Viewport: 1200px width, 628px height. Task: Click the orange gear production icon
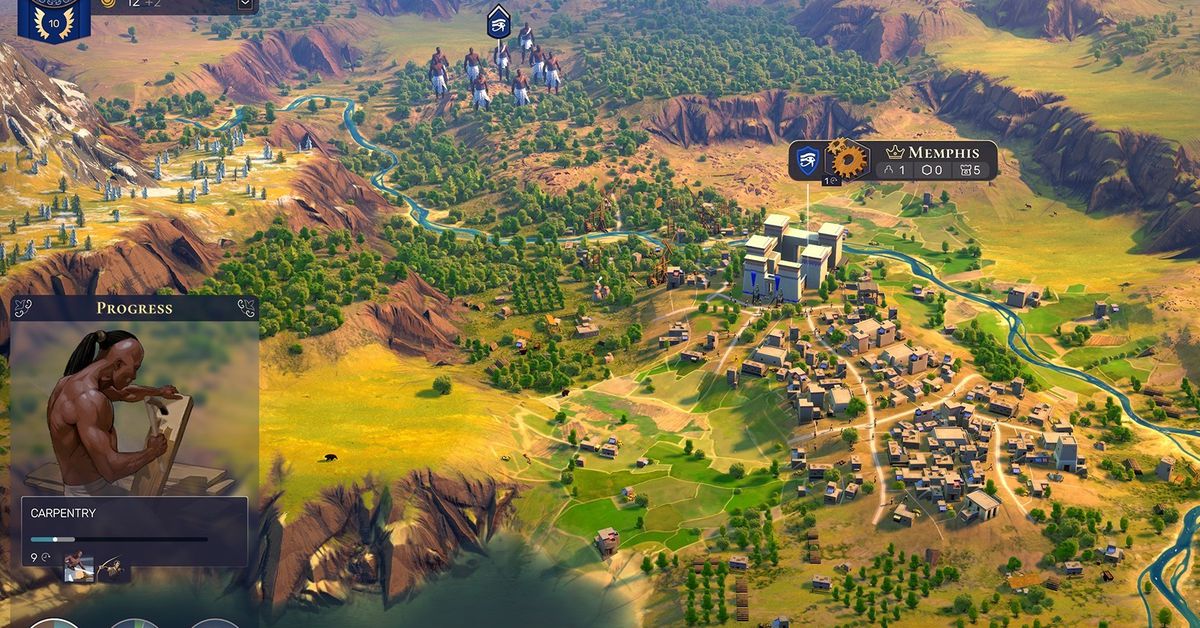tap(848, 159)
